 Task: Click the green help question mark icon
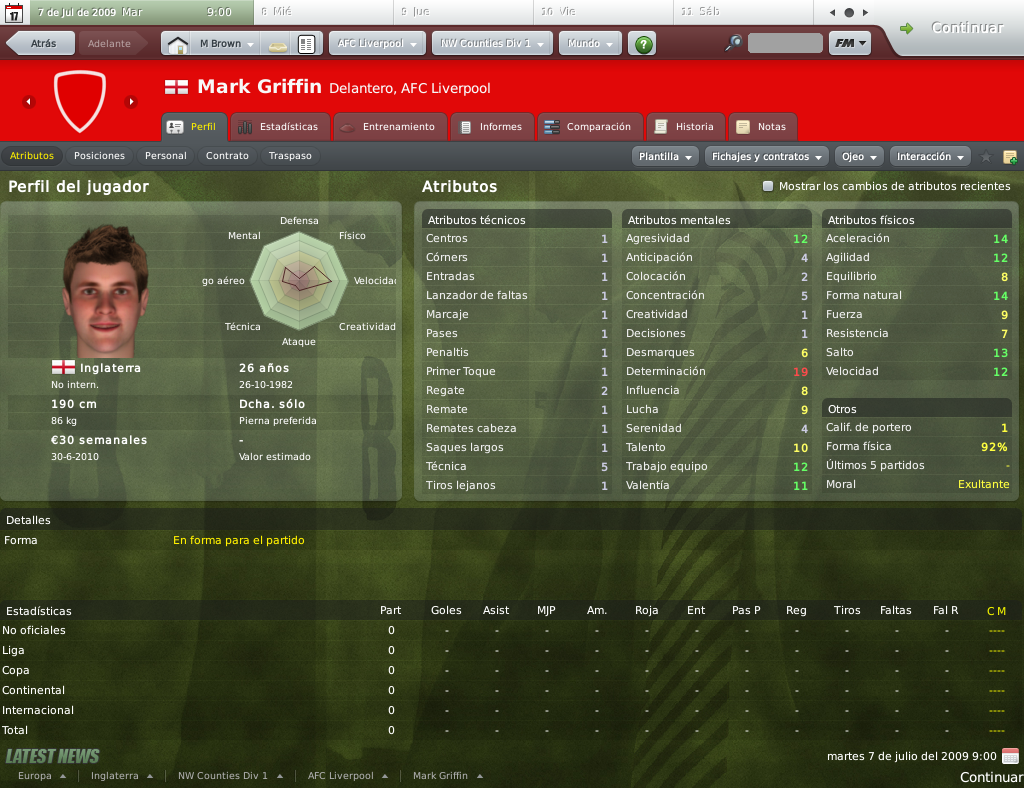644,44
